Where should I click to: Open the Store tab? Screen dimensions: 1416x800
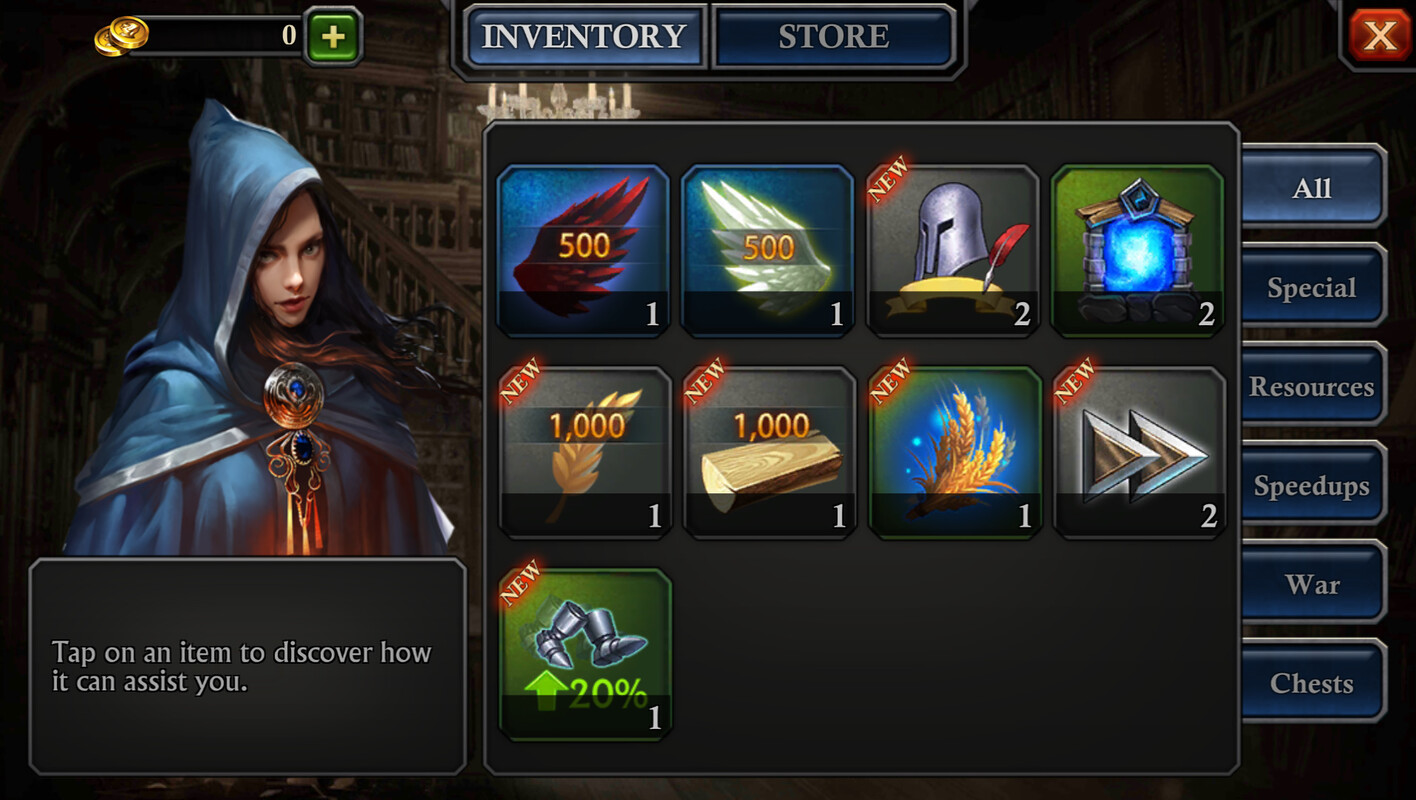click(x=833, y=37)
